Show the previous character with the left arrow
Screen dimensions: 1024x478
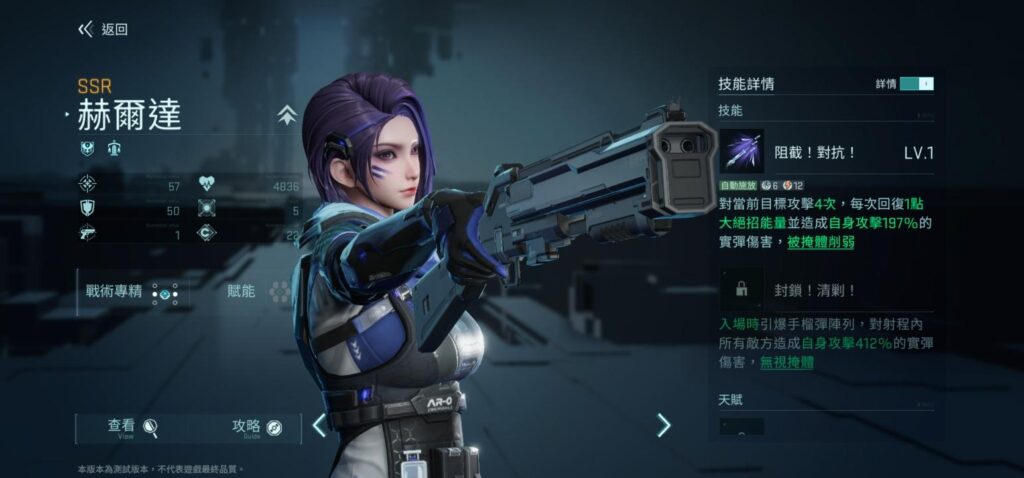pyautogui.click(x=319, y=425)
